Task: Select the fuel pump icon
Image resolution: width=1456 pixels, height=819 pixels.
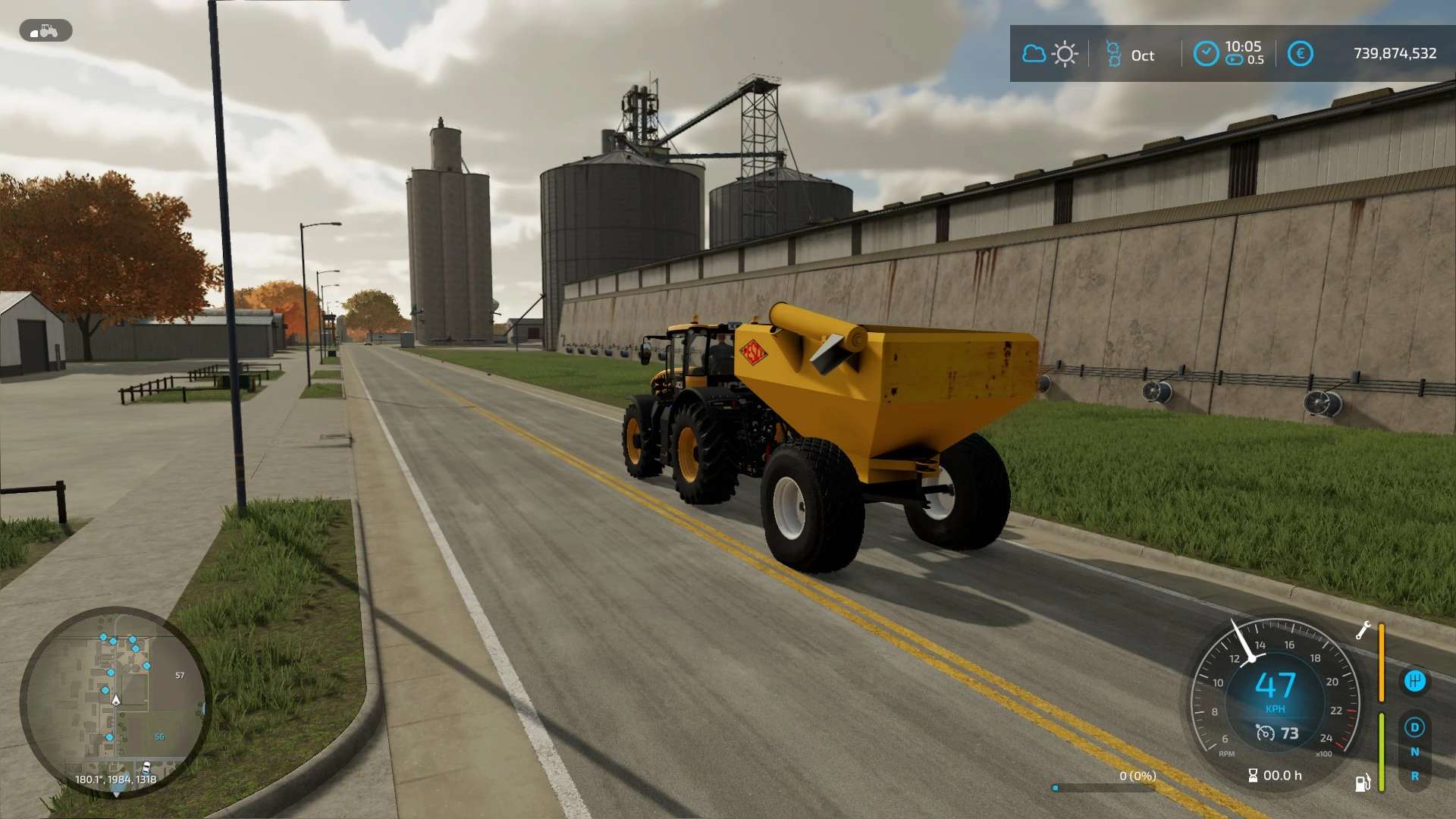Action: coord(1363,783)
